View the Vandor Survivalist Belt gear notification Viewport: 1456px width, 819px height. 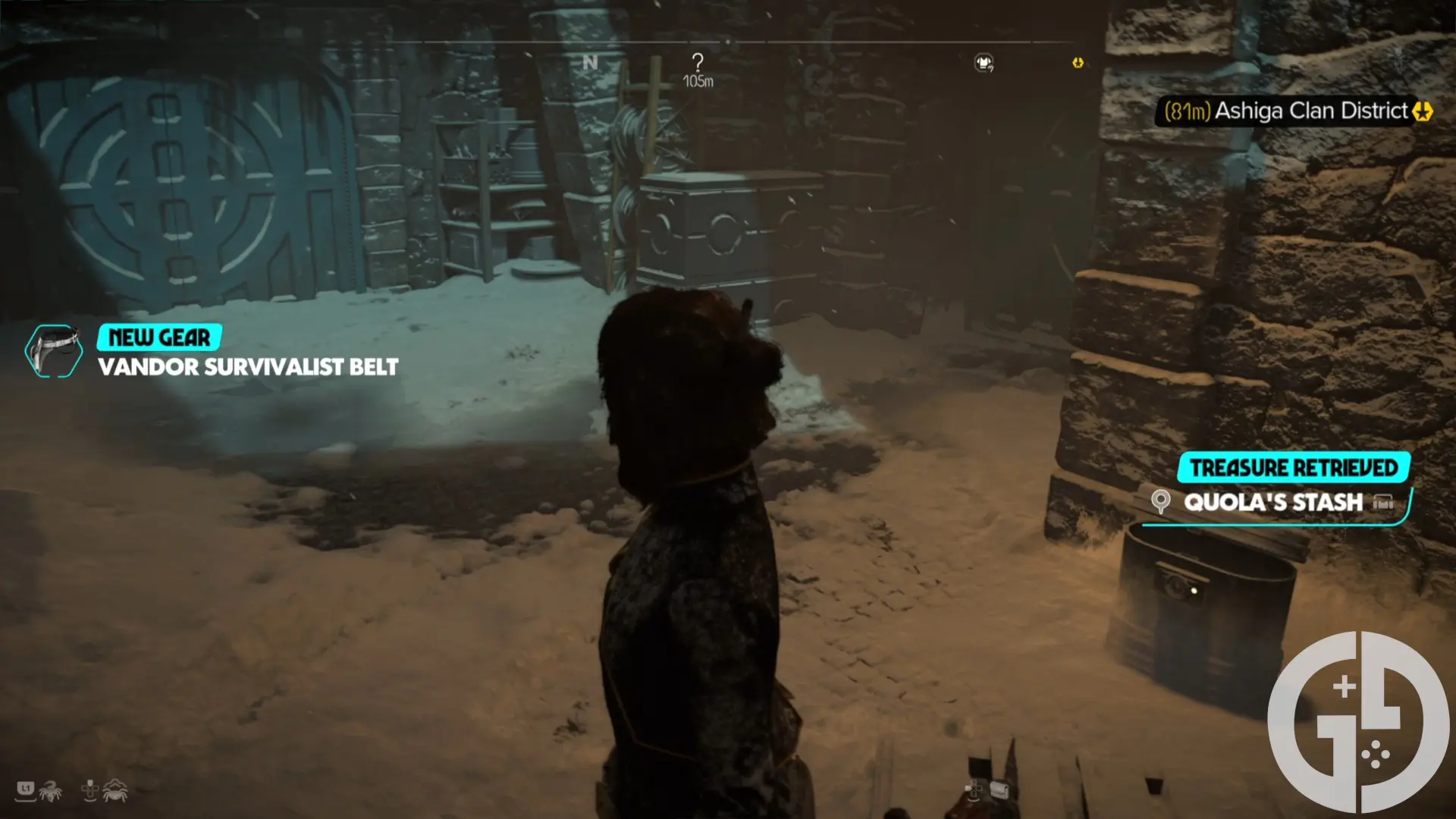pos(248,367)
